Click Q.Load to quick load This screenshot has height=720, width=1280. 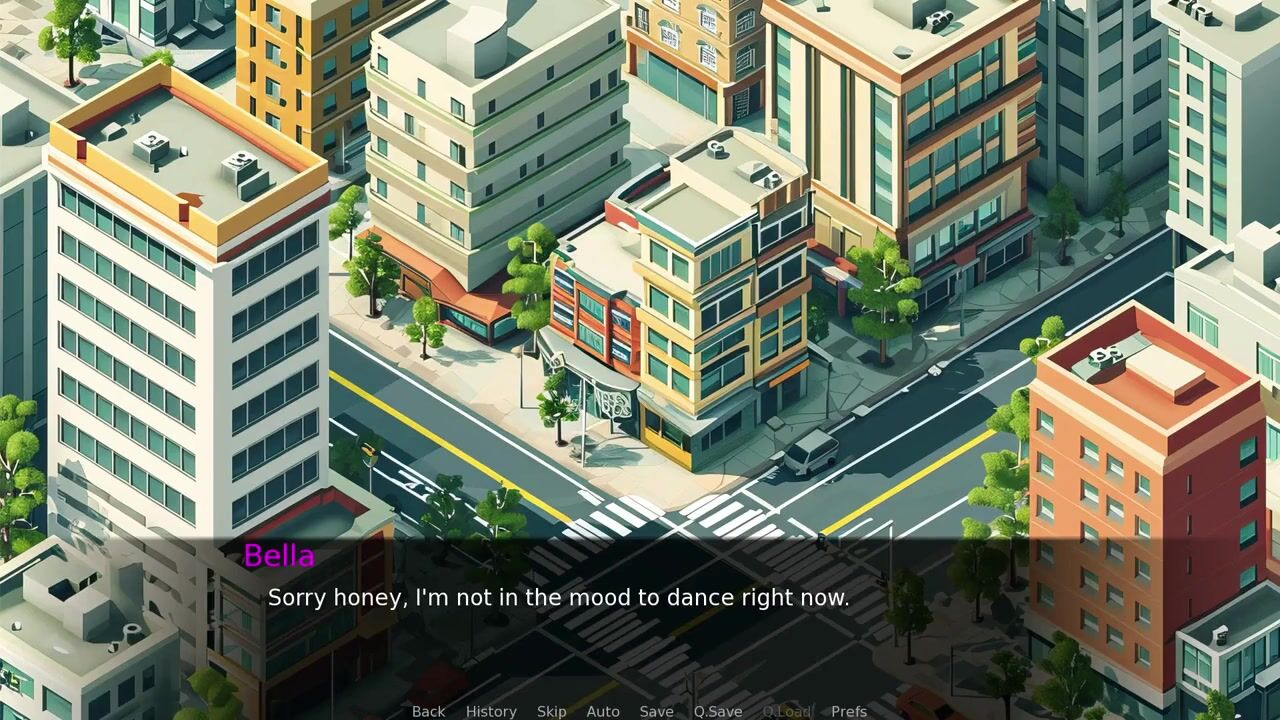coord(786,711)
